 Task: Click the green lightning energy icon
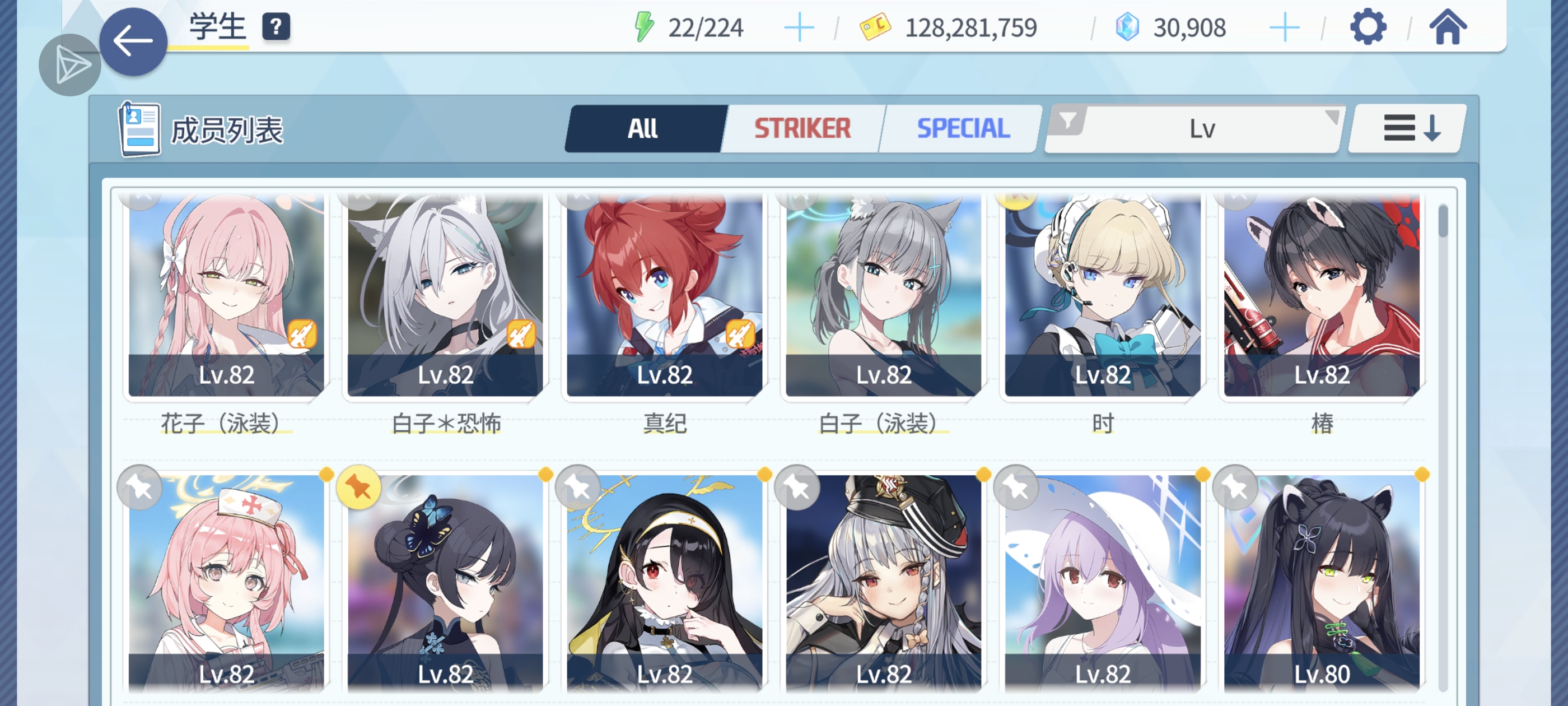[645, 26]
